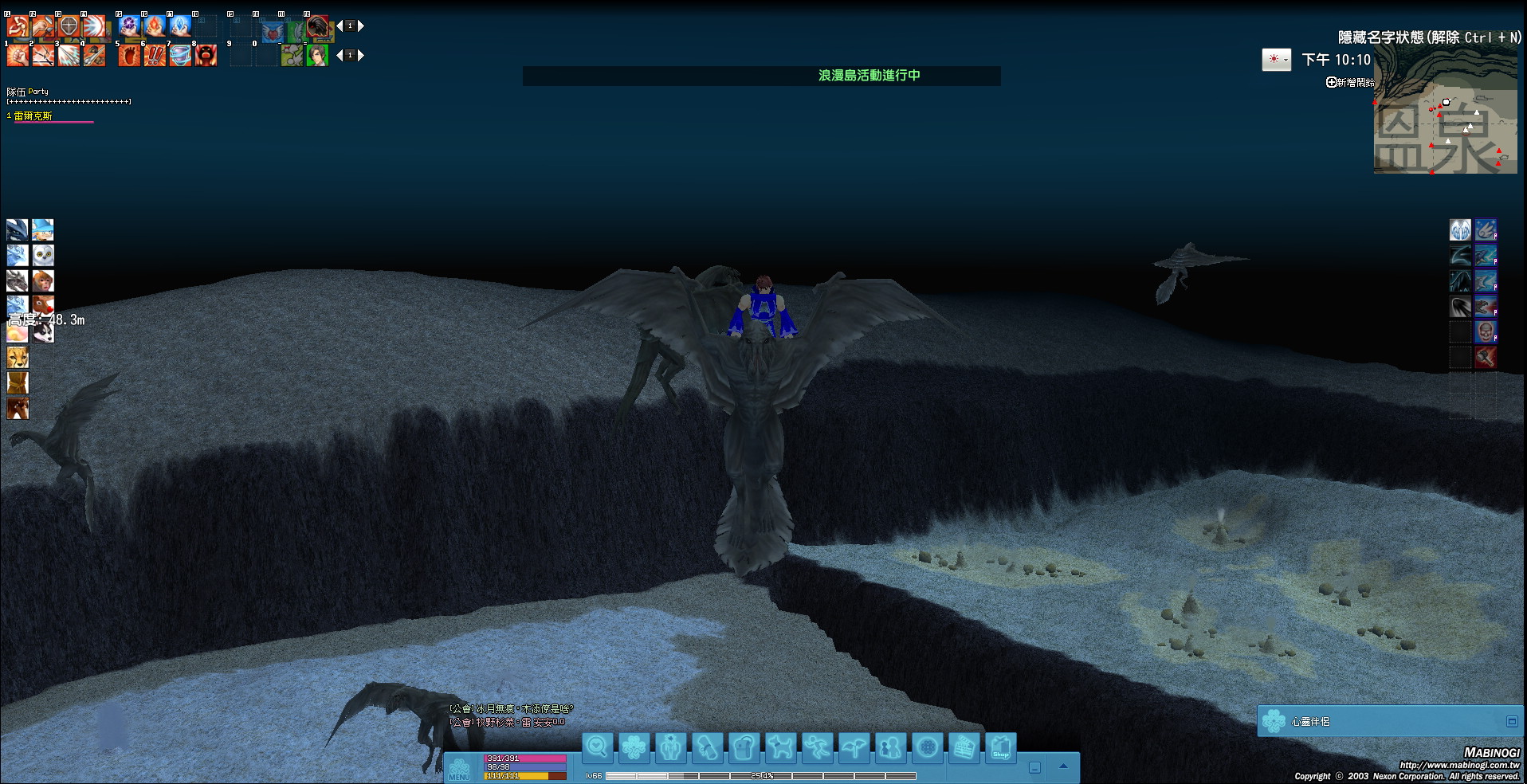Open the Shop from the bottom bar

tap(1001, 748)
